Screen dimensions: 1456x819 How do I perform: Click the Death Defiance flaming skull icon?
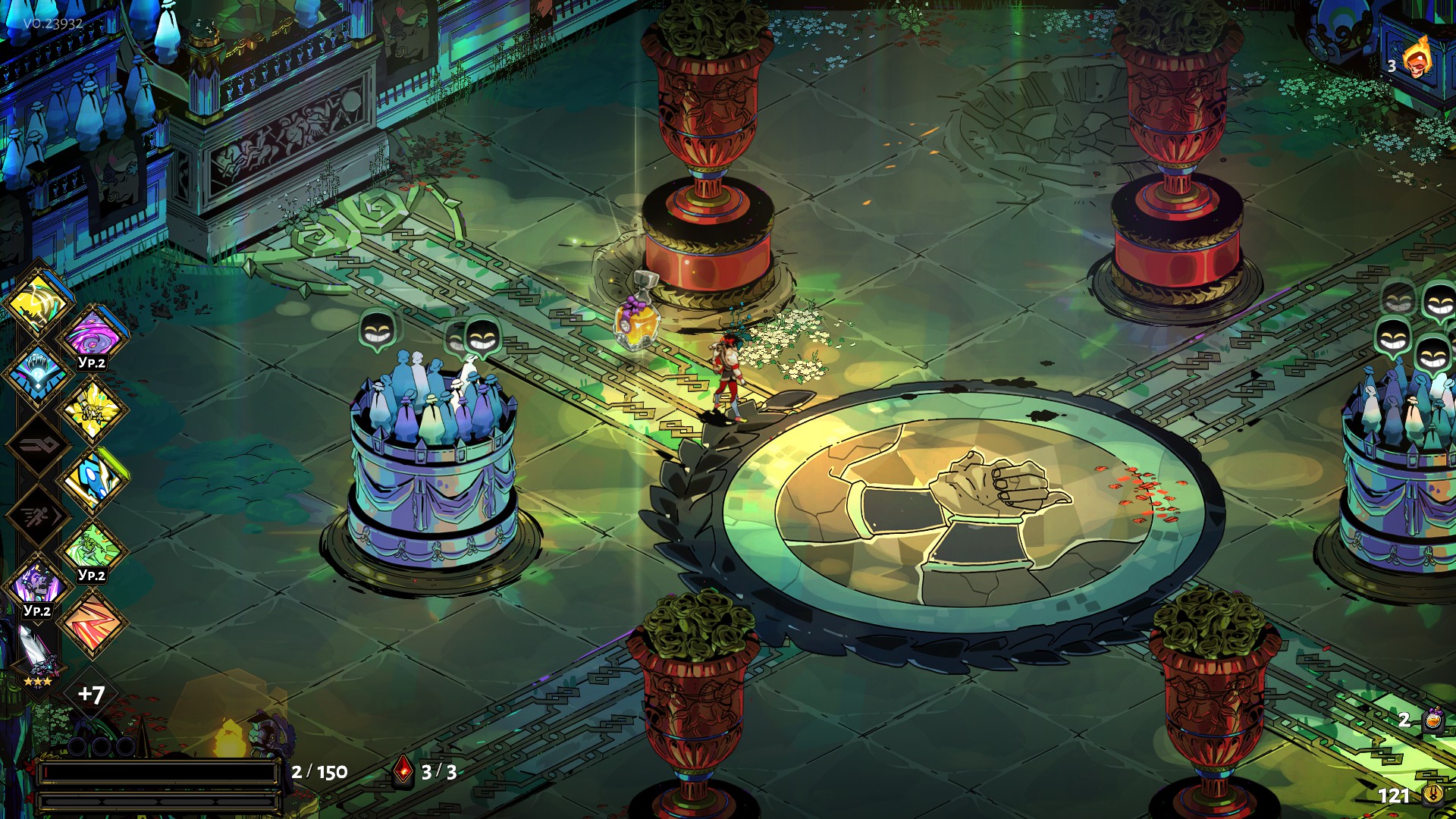coord(1417,59)
